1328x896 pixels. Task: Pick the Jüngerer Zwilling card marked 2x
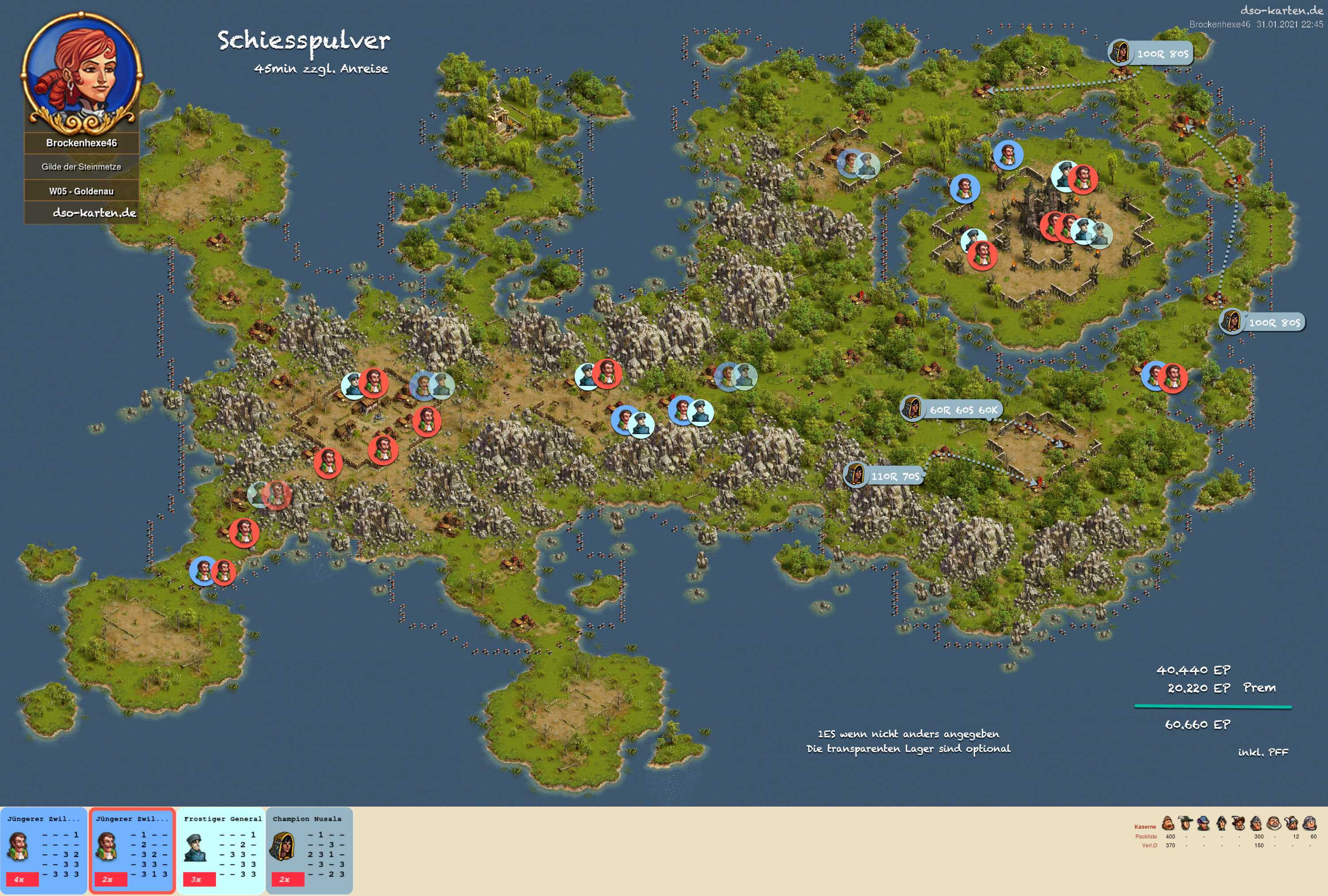132,850
